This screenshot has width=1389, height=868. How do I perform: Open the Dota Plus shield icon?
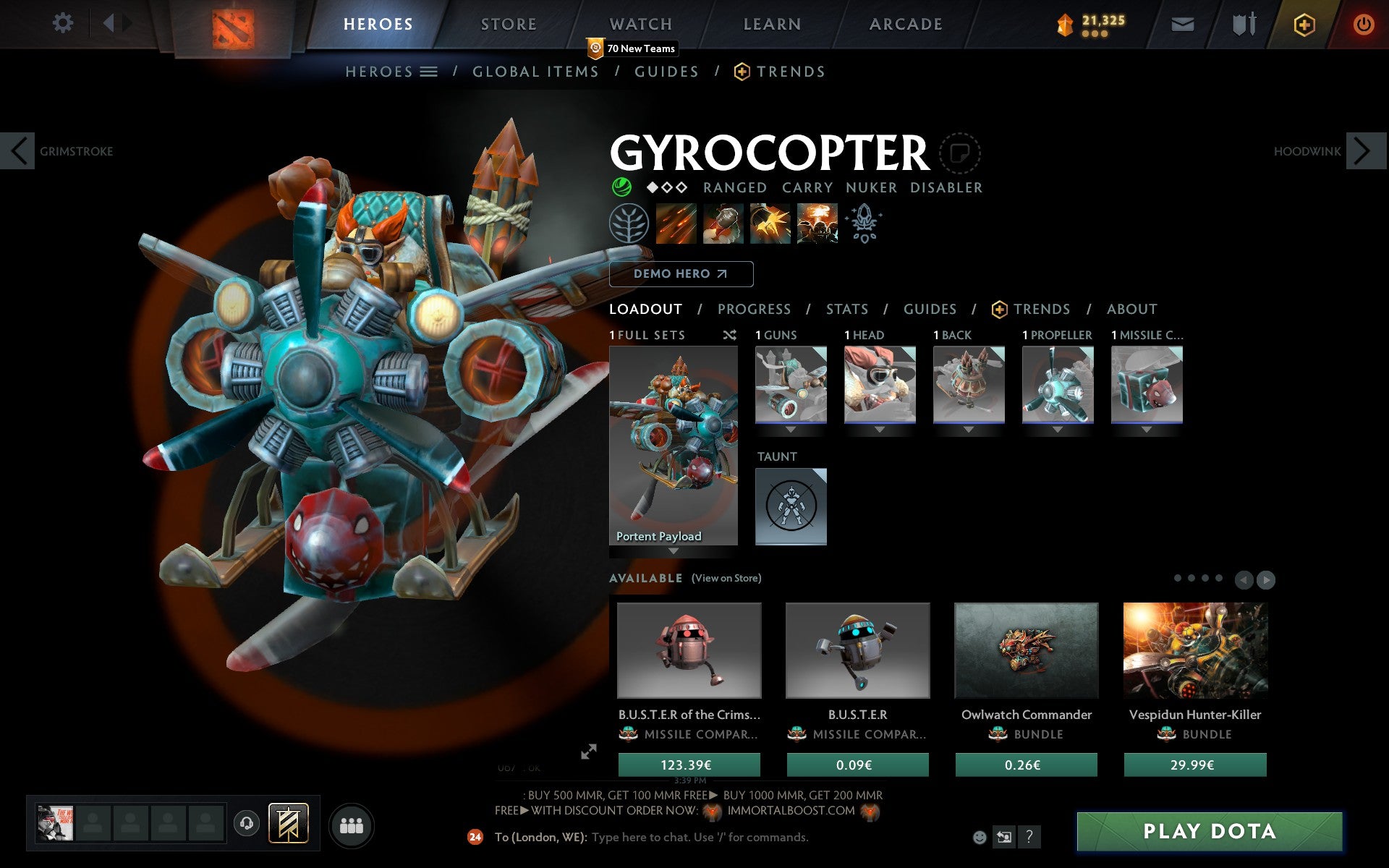1303,23
